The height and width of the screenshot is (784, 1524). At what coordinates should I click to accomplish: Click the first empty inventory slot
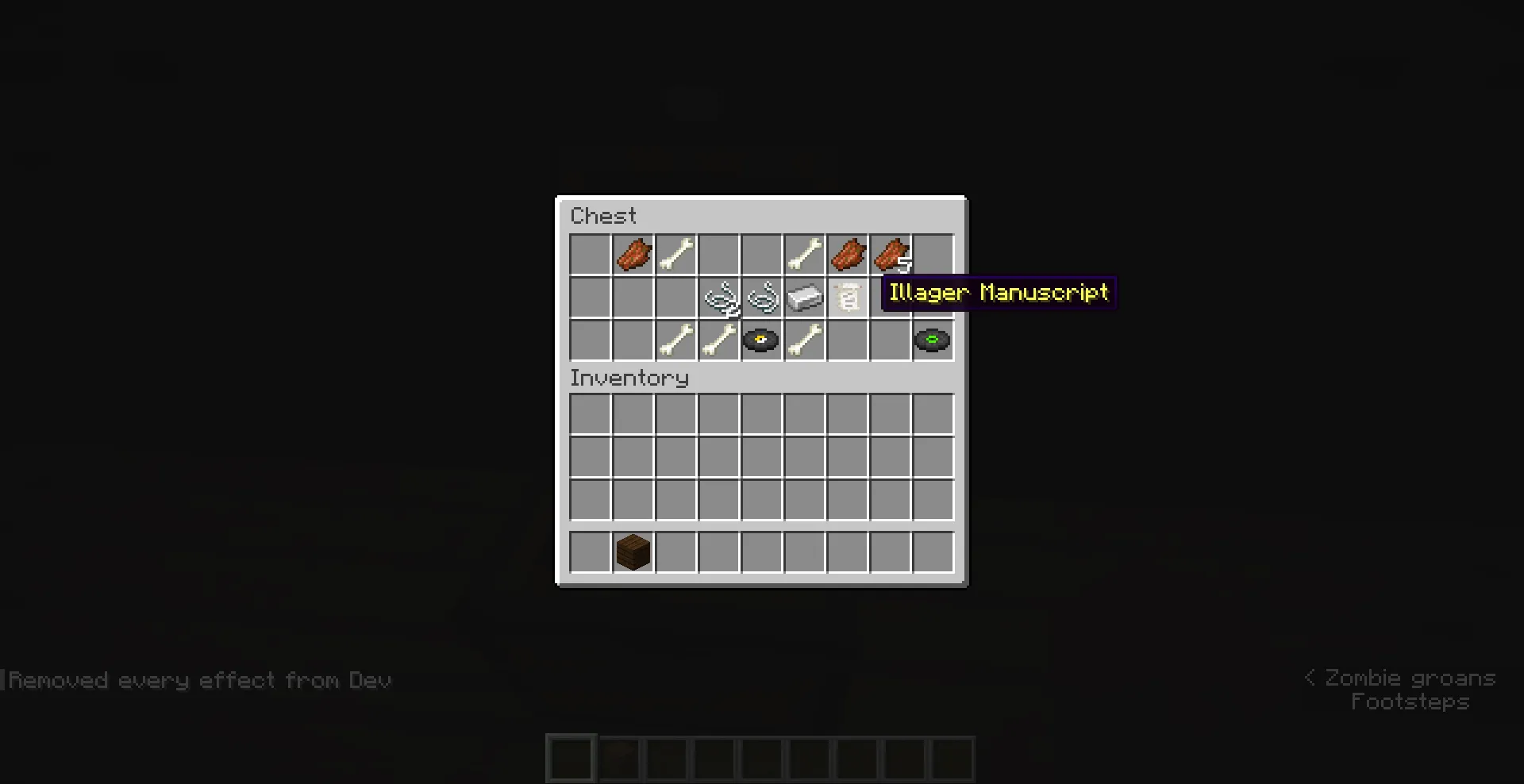click(x=590, y=413)
